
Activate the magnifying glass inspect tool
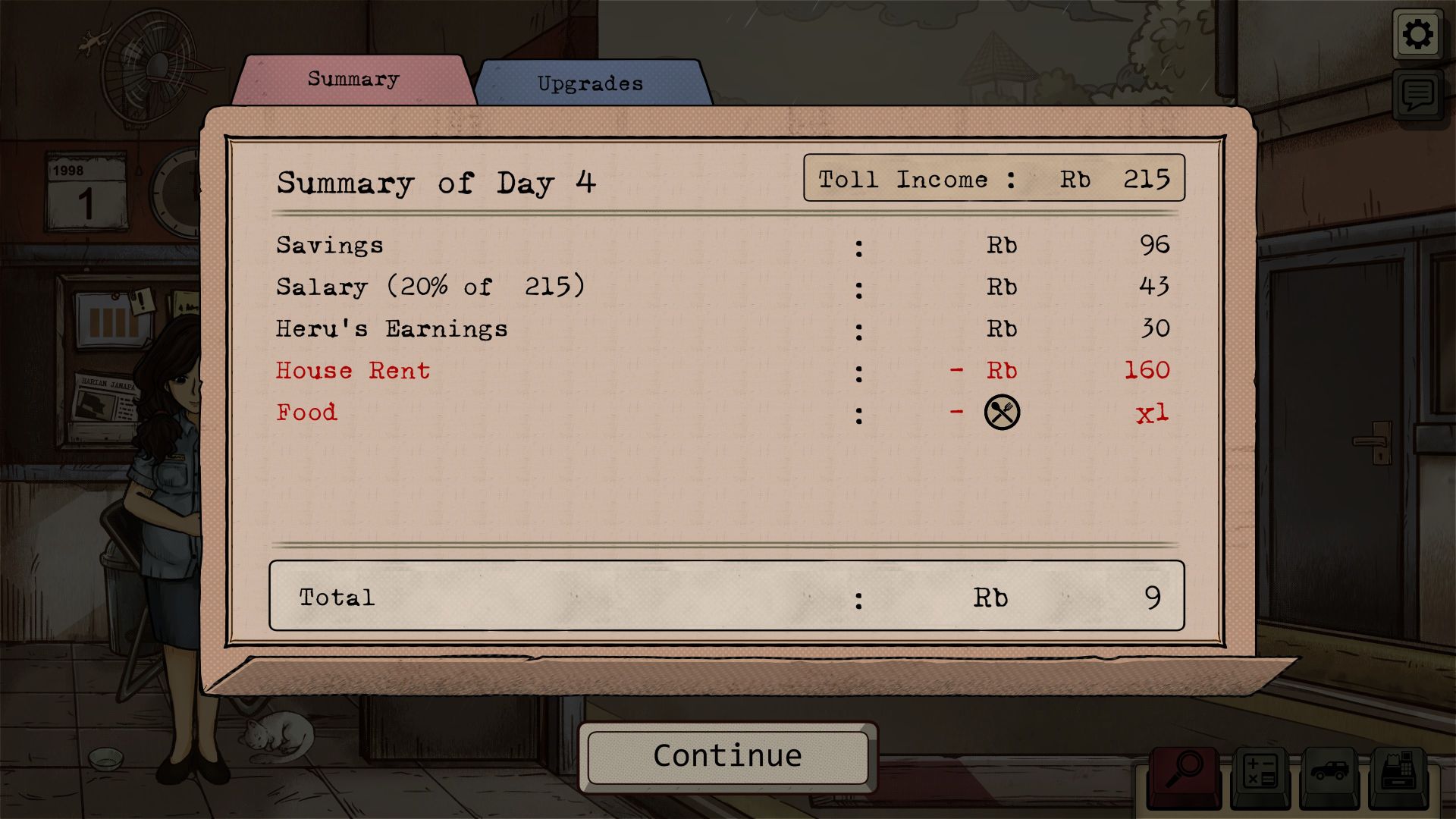[x=1184, y=771]
